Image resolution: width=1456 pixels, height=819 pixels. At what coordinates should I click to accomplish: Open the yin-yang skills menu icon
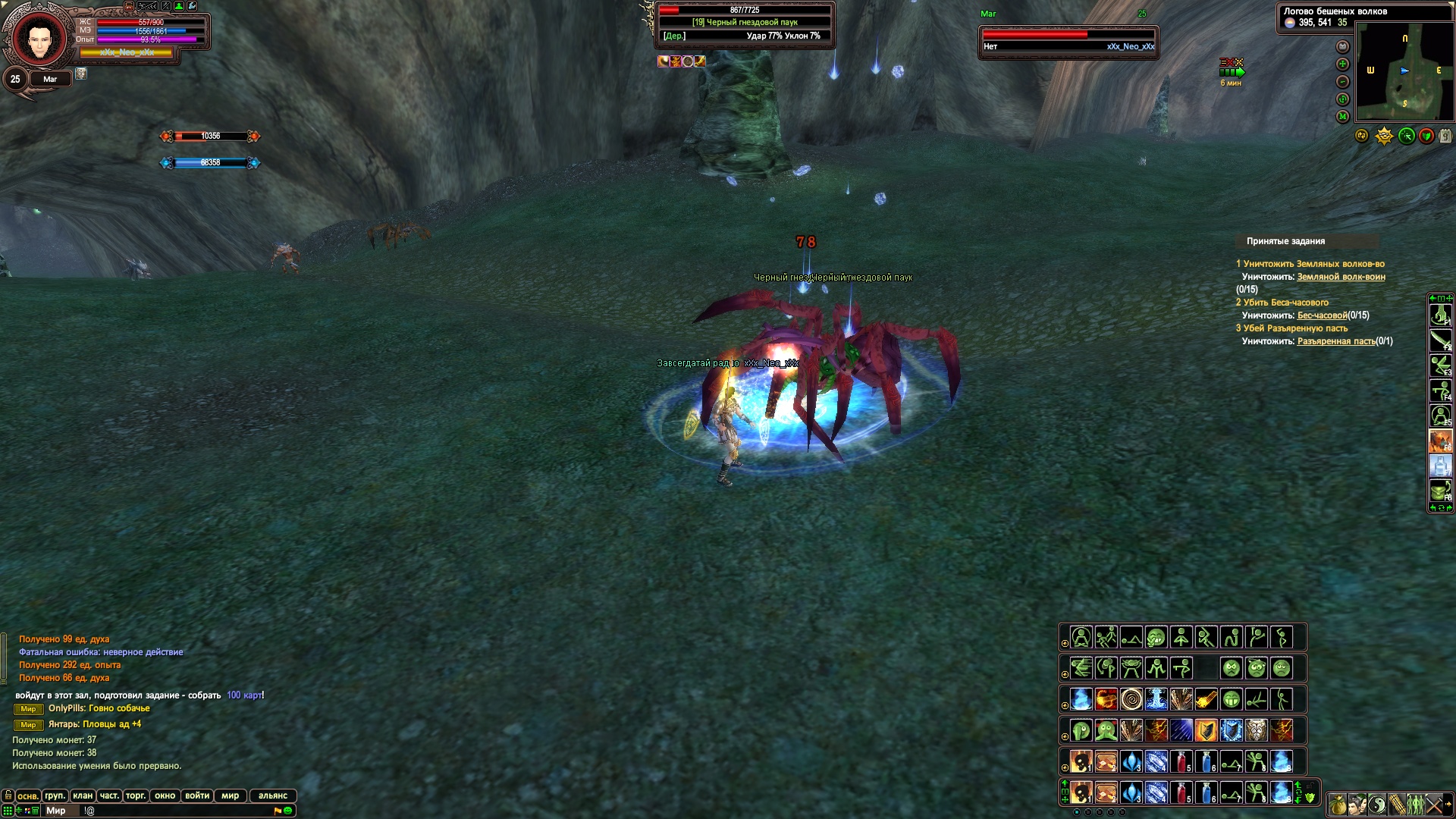(x=1377, y=804)
